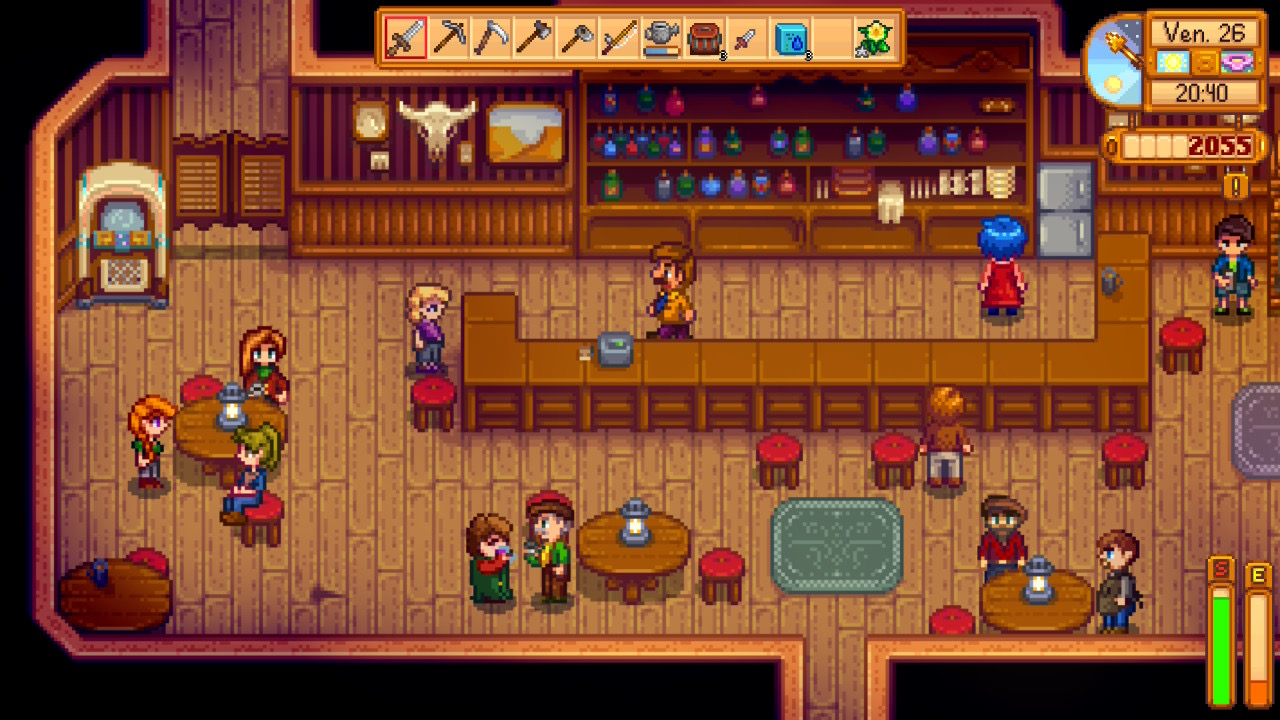Select the chest item in the hotbar
Image resolution: width=1280 pixels, height=720 pixels.
pyautogui.click(x=706, y=37)
